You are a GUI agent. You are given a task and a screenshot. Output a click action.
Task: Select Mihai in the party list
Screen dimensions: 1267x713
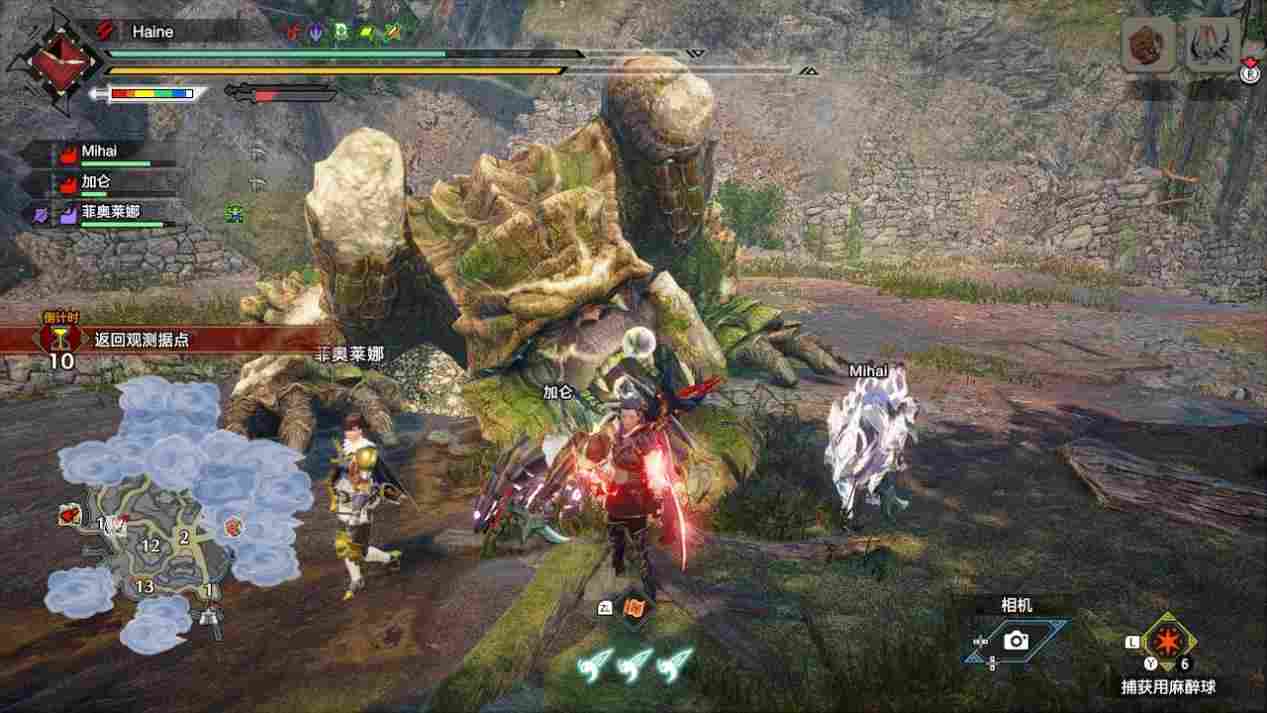101,153
